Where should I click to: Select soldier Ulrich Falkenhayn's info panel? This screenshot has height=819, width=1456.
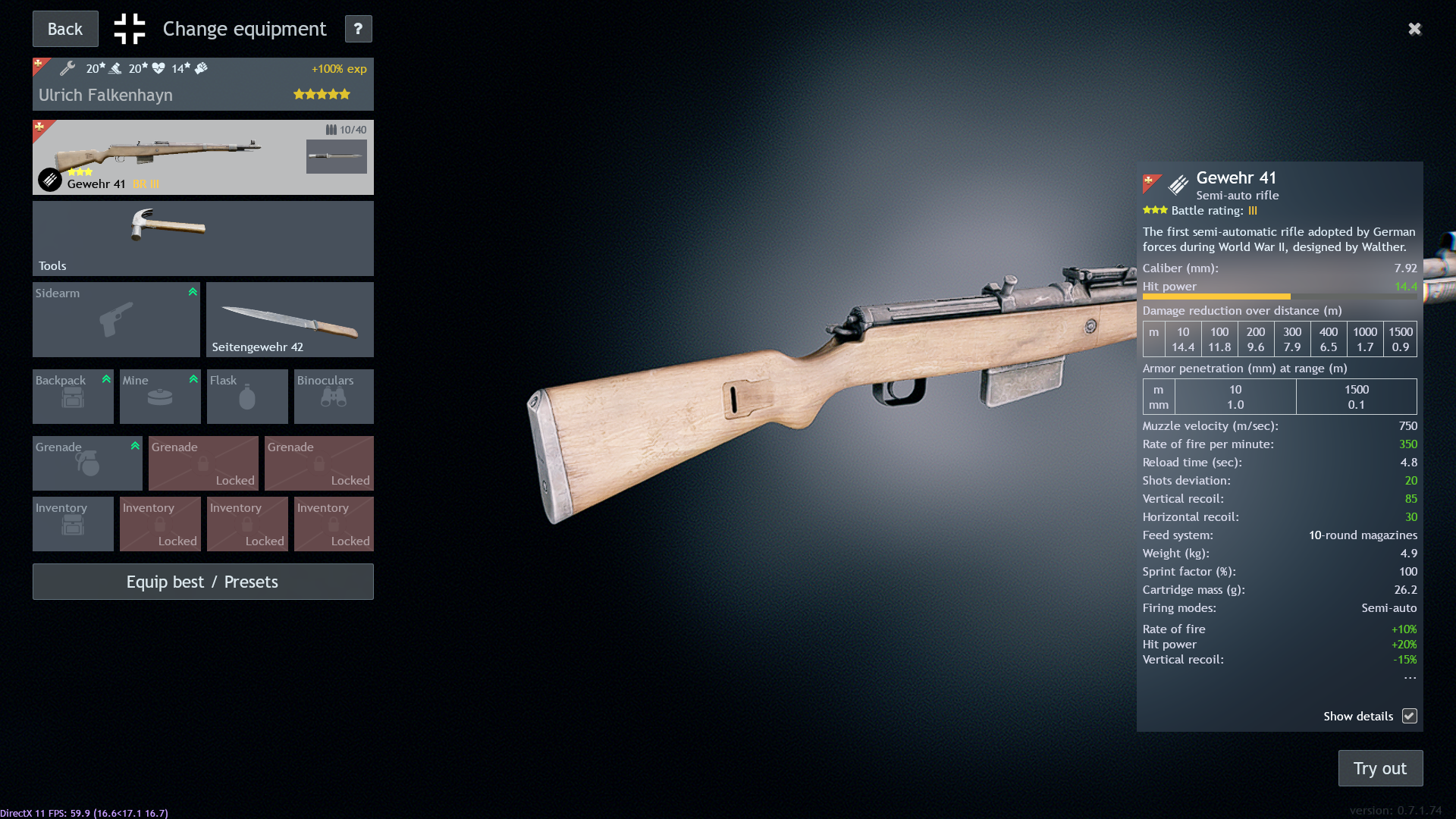tap(202, 84)
